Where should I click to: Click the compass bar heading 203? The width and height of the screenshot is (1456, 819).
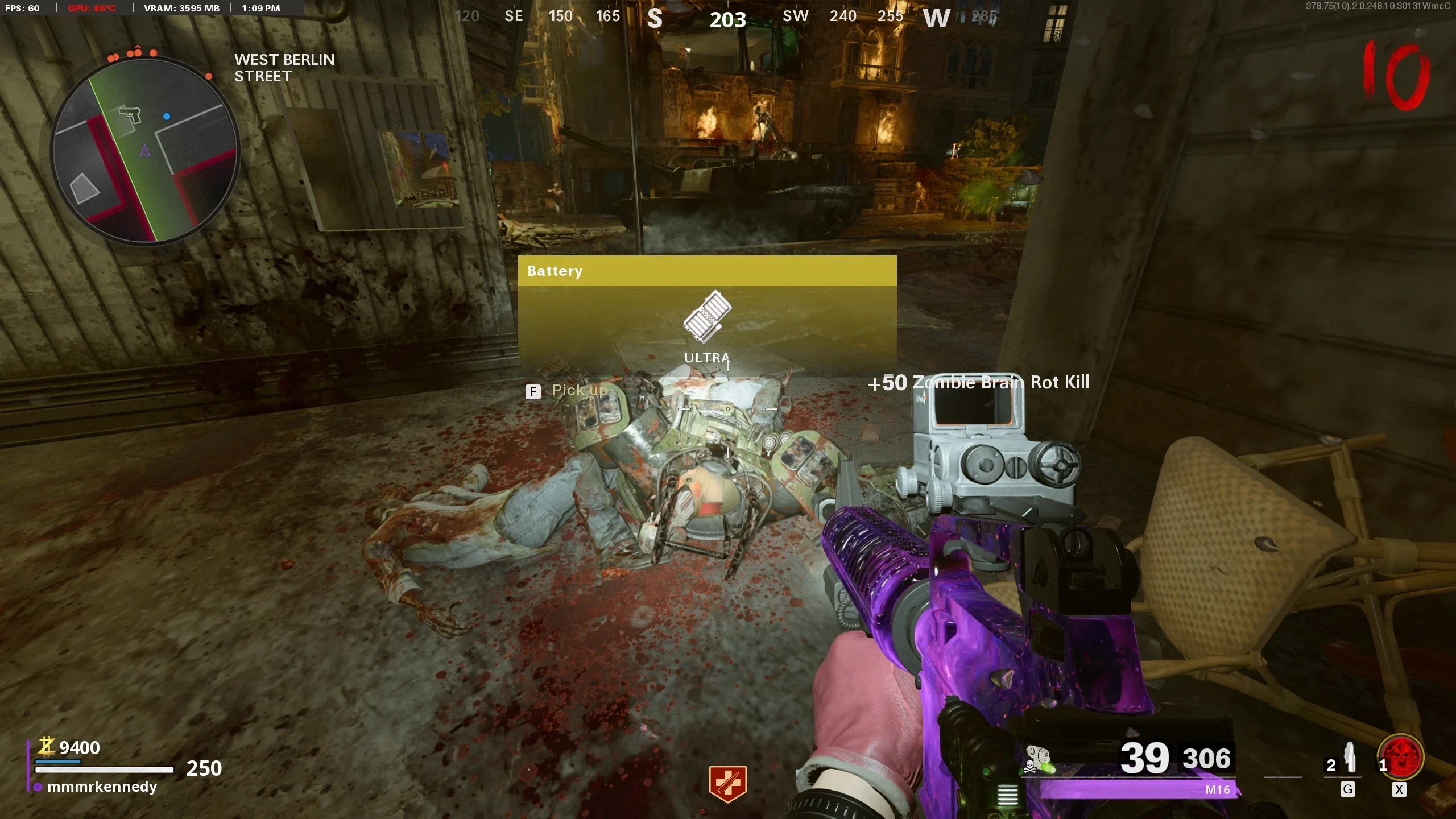tap(727, 20)
